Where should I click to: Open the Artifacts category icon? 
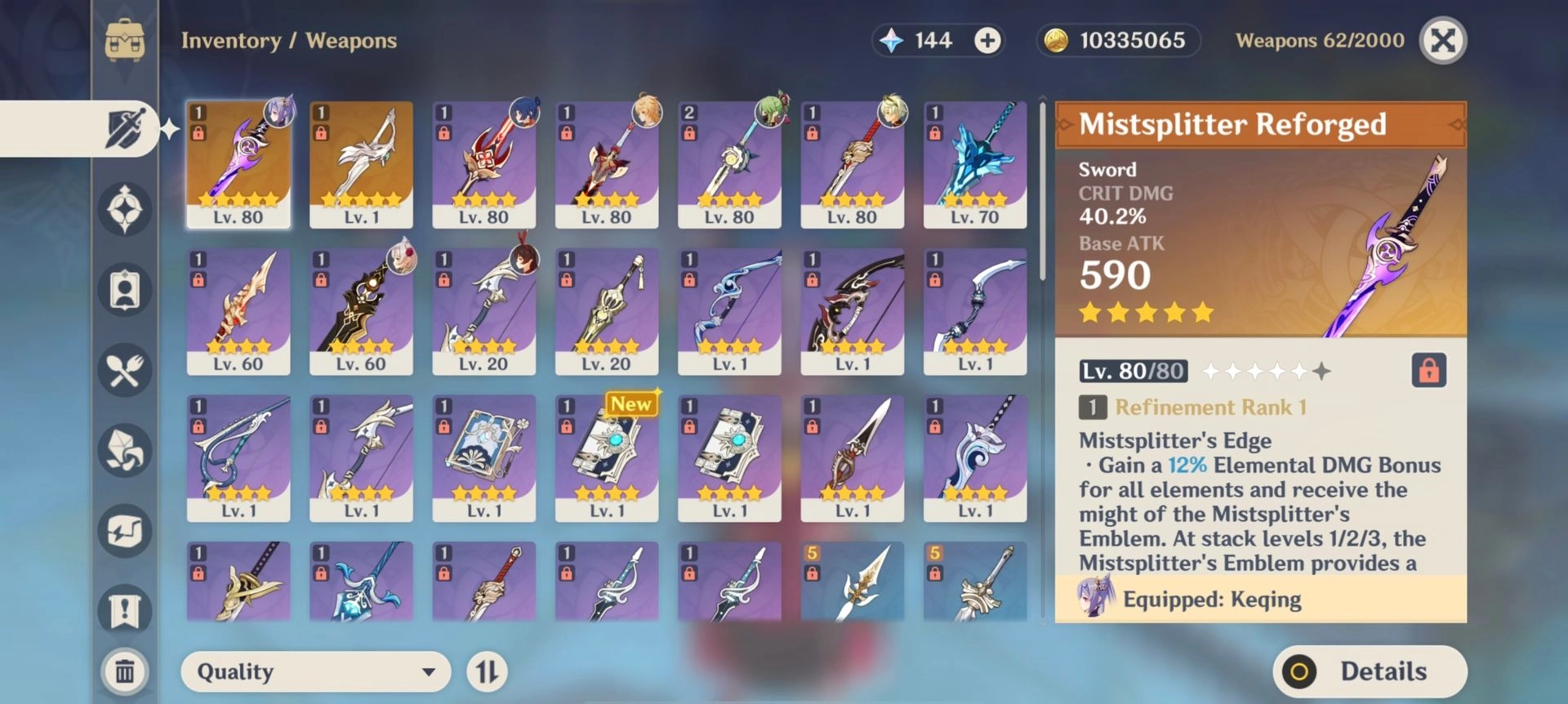(x=124, y=209)
